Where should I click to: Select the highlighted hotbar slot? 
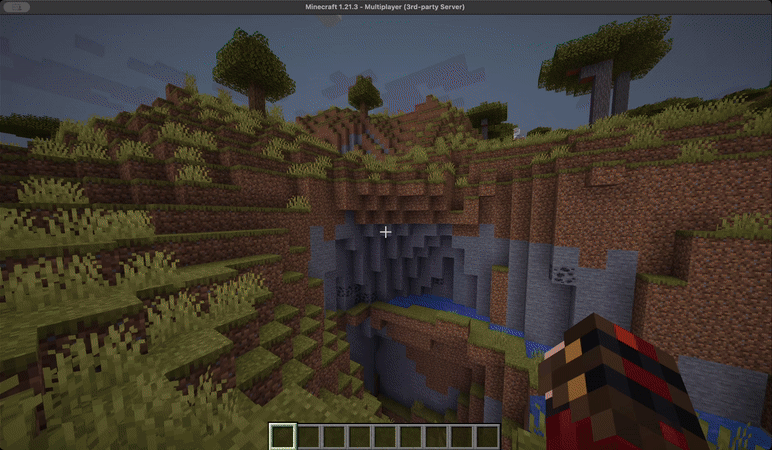tap(284, 436)
